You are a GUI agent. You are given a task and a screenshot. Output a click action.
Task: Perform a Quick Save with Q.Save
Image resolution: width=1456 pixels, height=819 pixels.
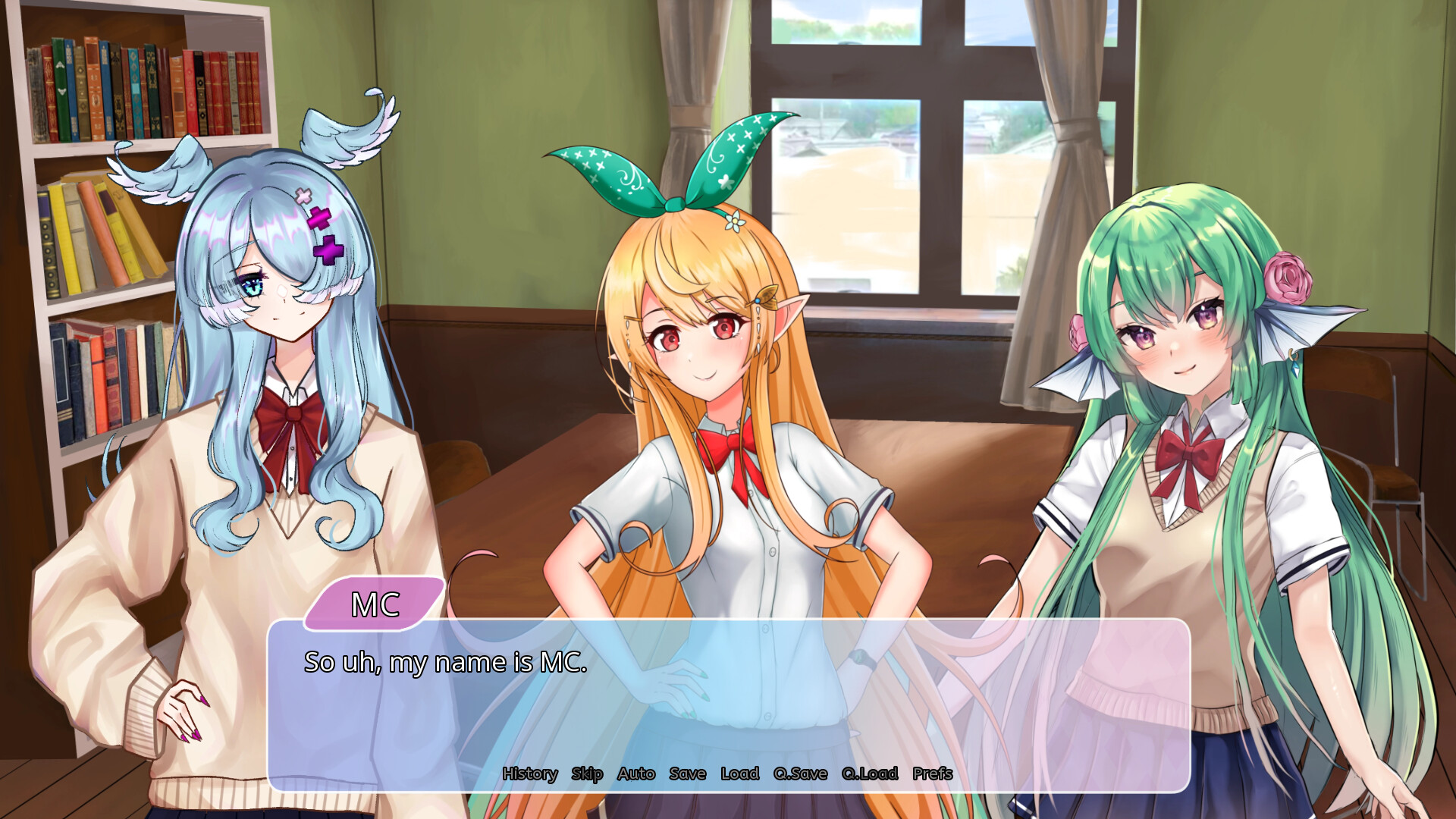point(799,774)
